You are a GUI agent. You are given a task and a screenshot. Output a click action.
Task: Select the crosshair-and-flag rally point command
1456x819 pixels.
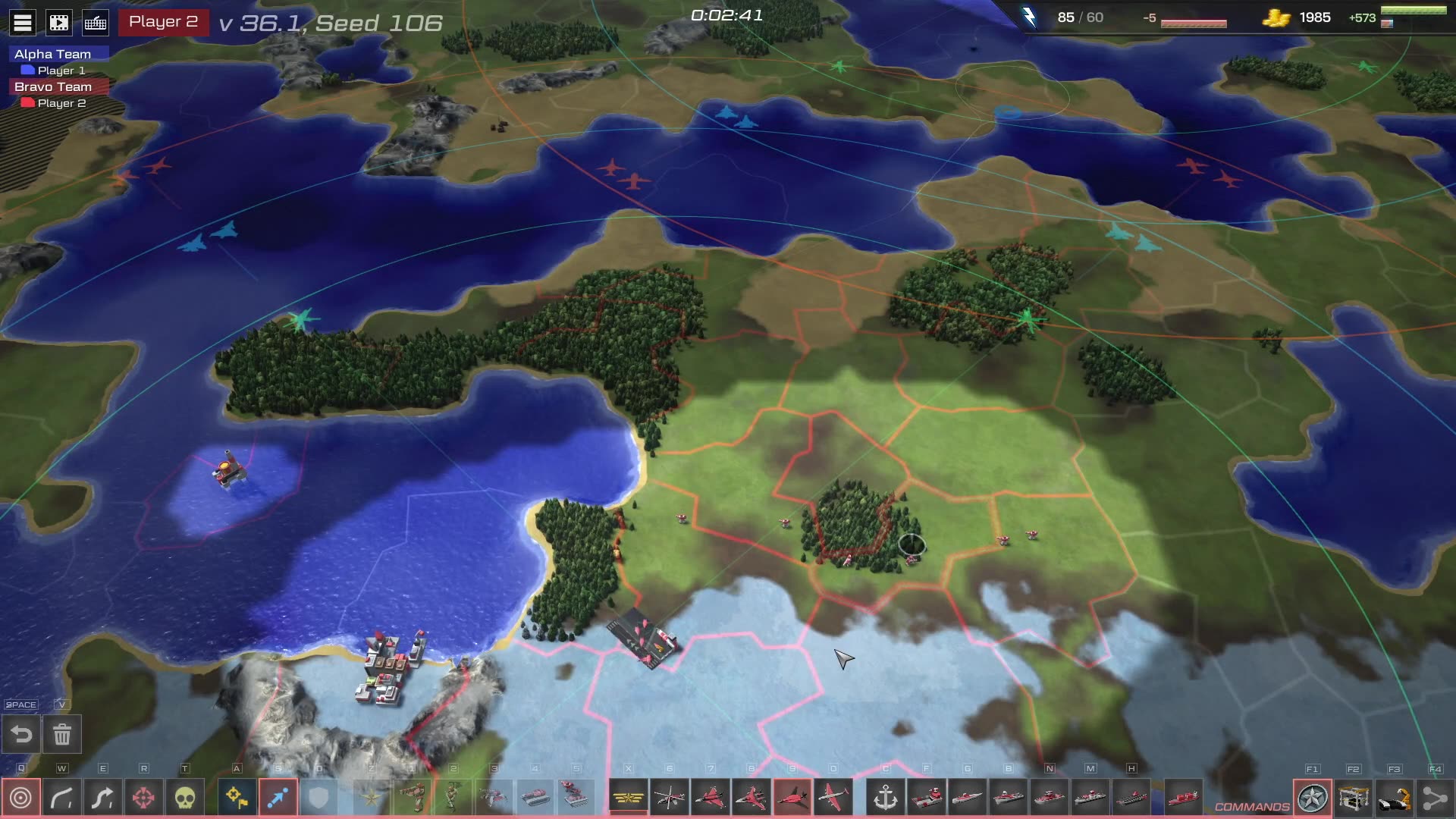(x=237, y=798)
